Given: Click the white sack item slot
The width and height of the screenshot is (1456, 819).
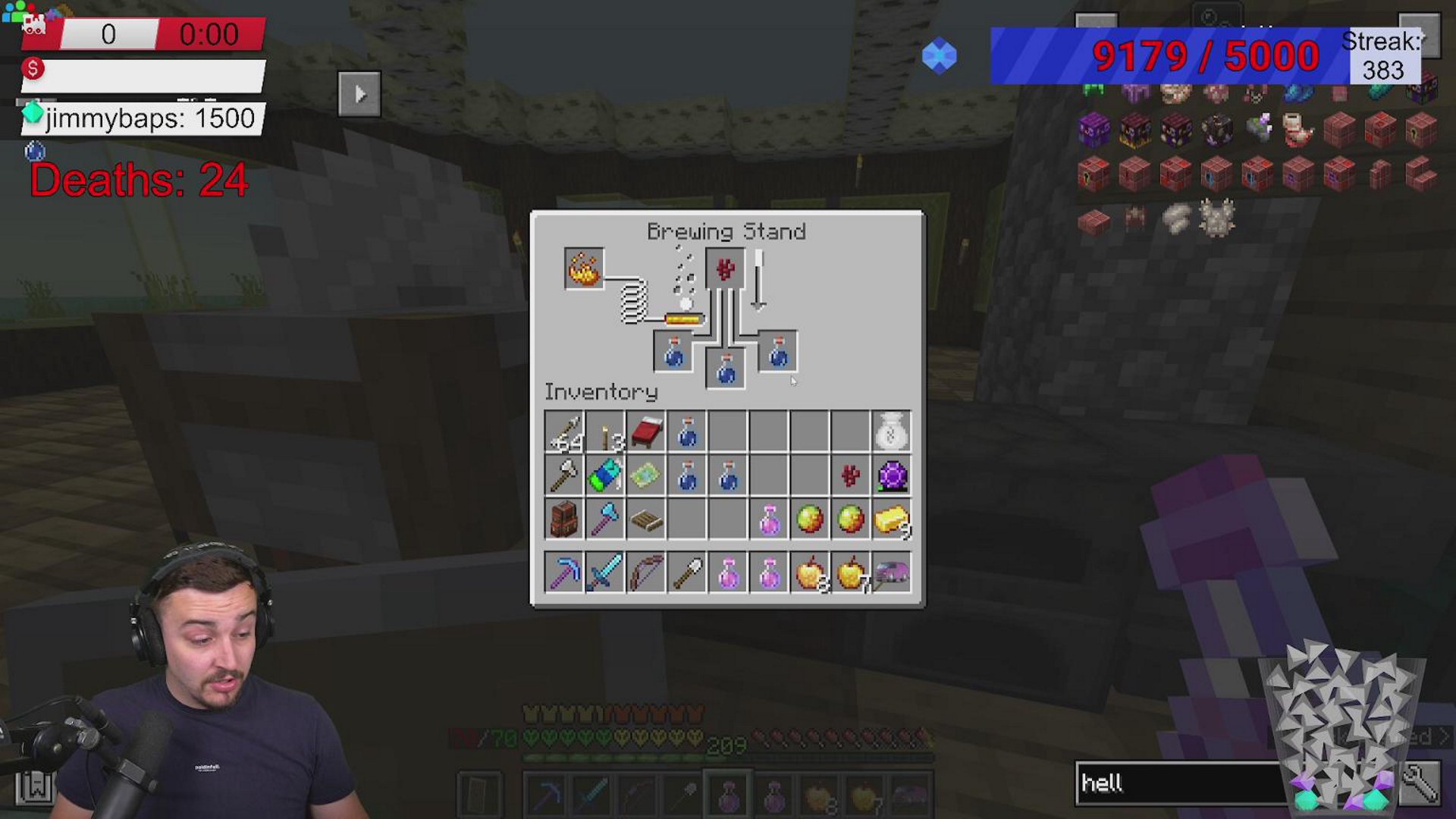Looking at the screenshot, I should pos(891,433).
